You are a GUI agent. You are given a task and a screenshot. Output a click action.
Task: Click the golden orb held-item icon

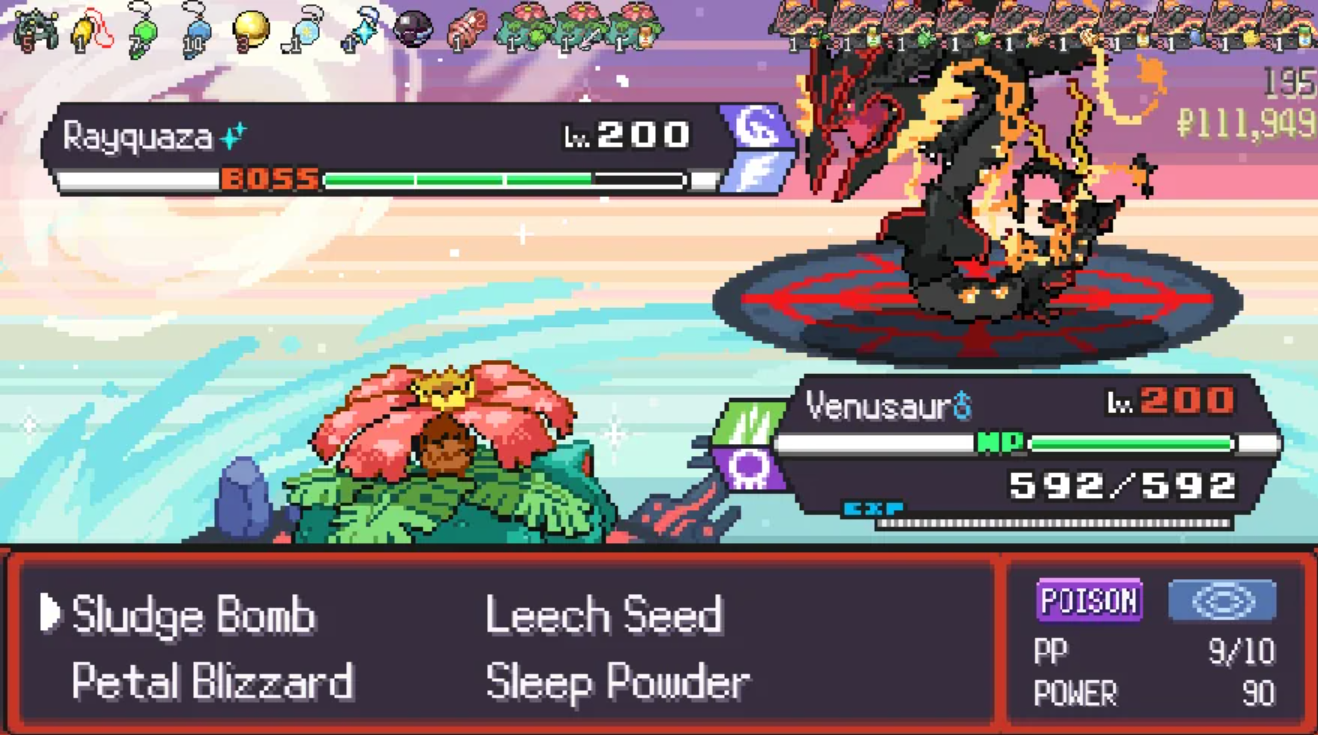click(x=250, y=30)
